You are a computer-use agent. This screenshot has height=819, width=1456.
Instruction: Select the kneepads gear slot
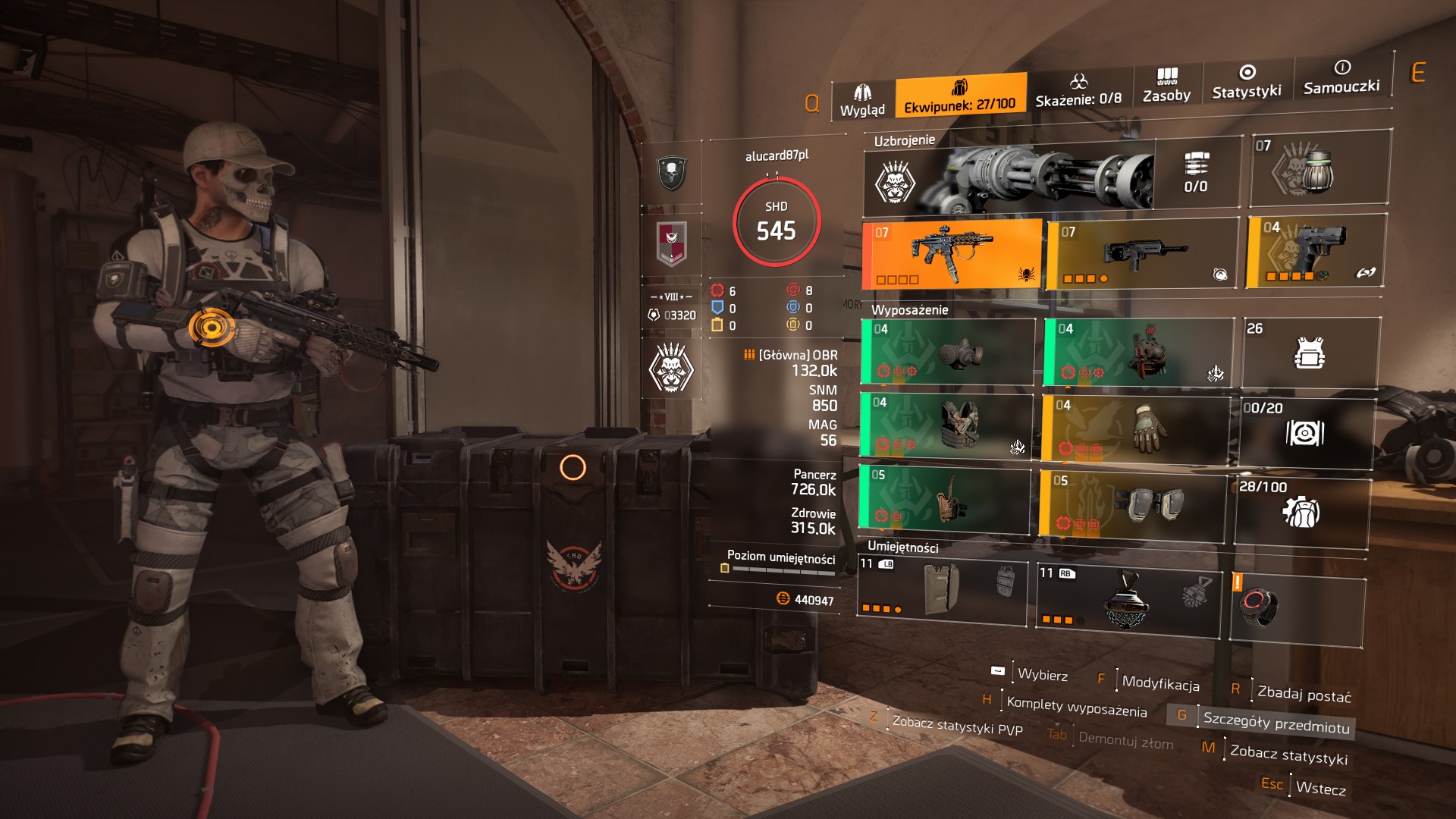pos(1132,504)
